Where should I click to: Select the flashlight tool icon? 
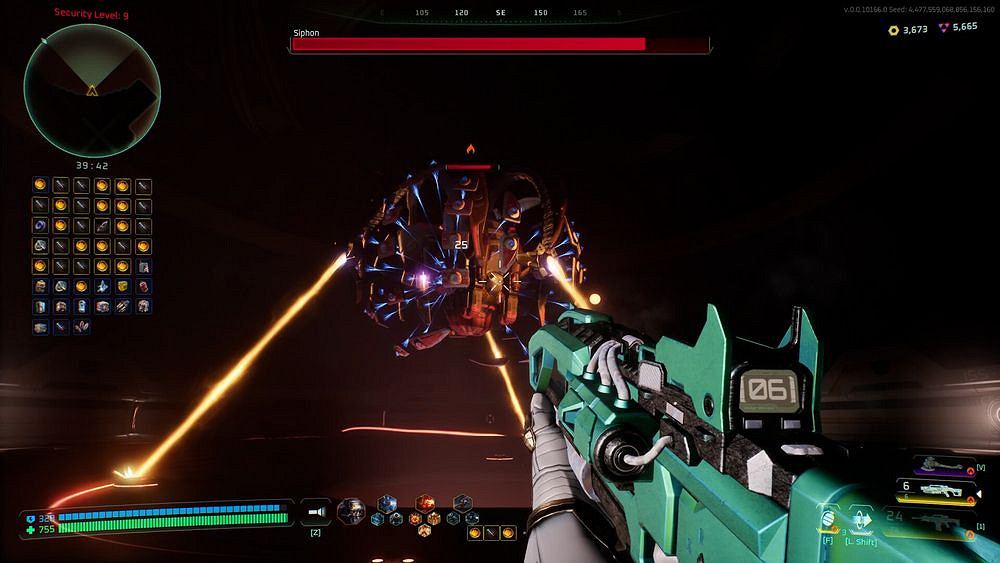316,511
